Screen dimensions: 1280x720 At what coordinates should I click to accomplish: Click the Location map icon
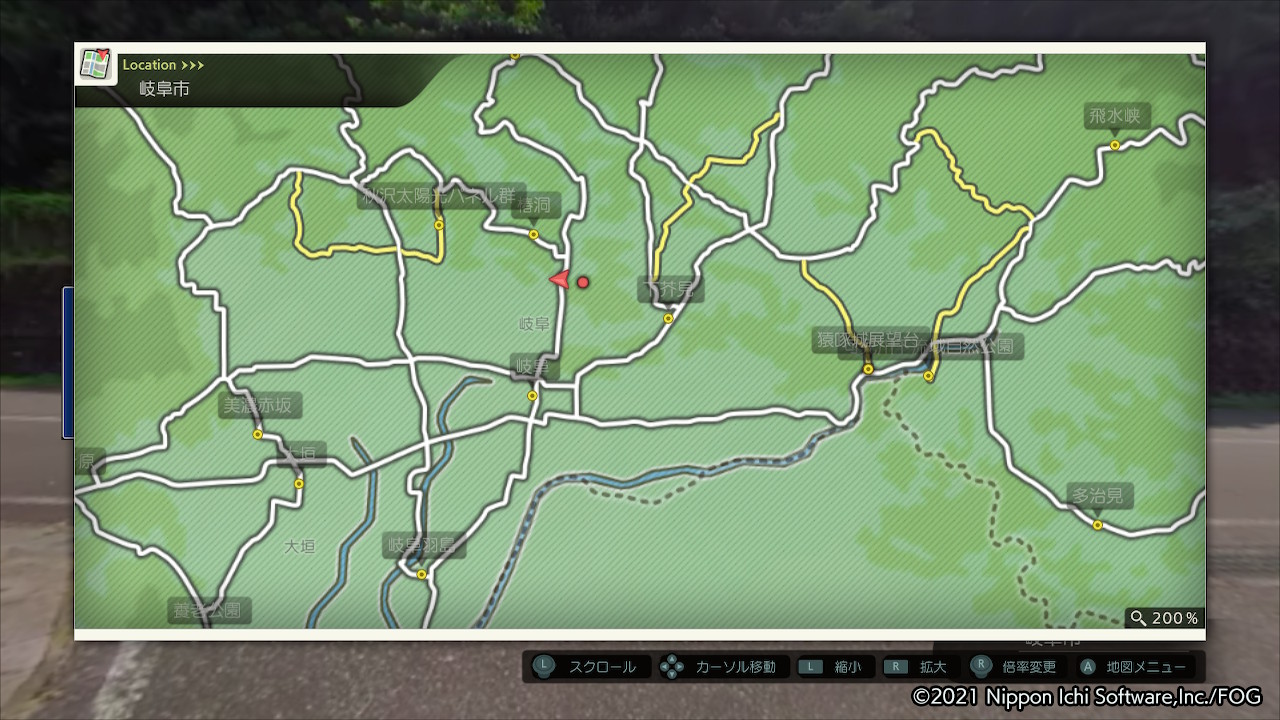[95, 65]
